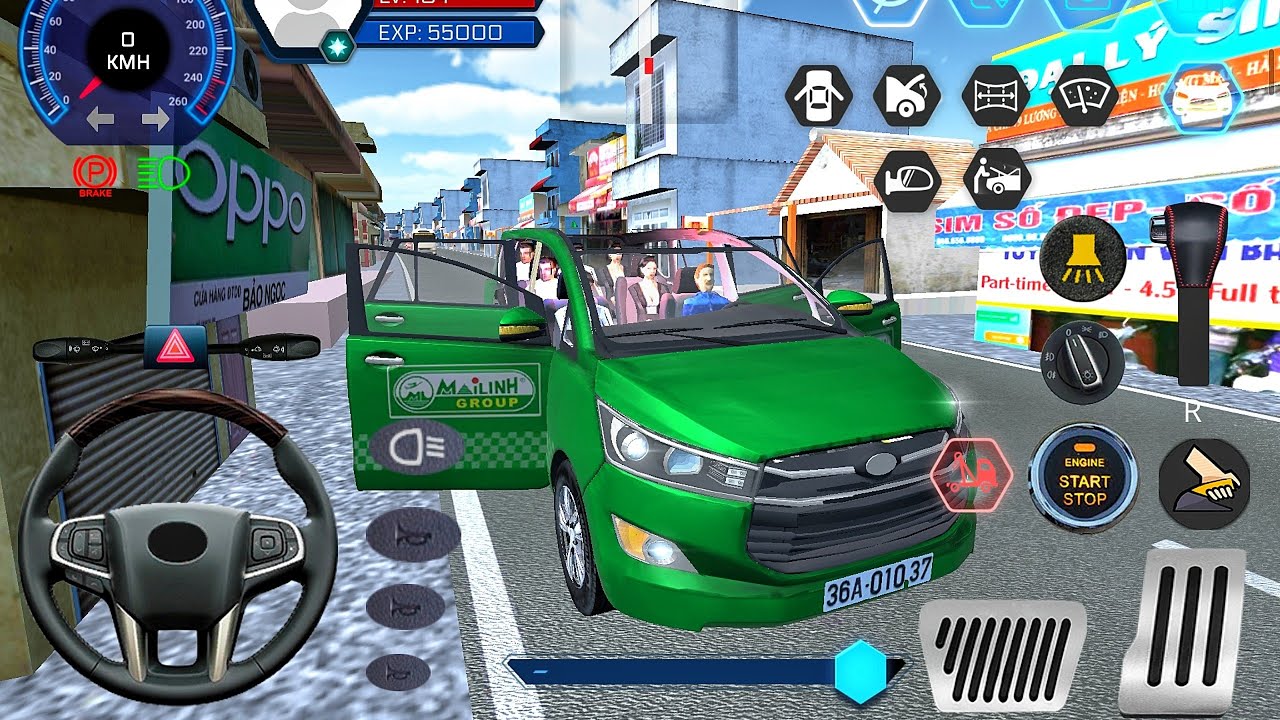Click the steering wheel's center hub
1280x720 pixels.
pos(177,540)
